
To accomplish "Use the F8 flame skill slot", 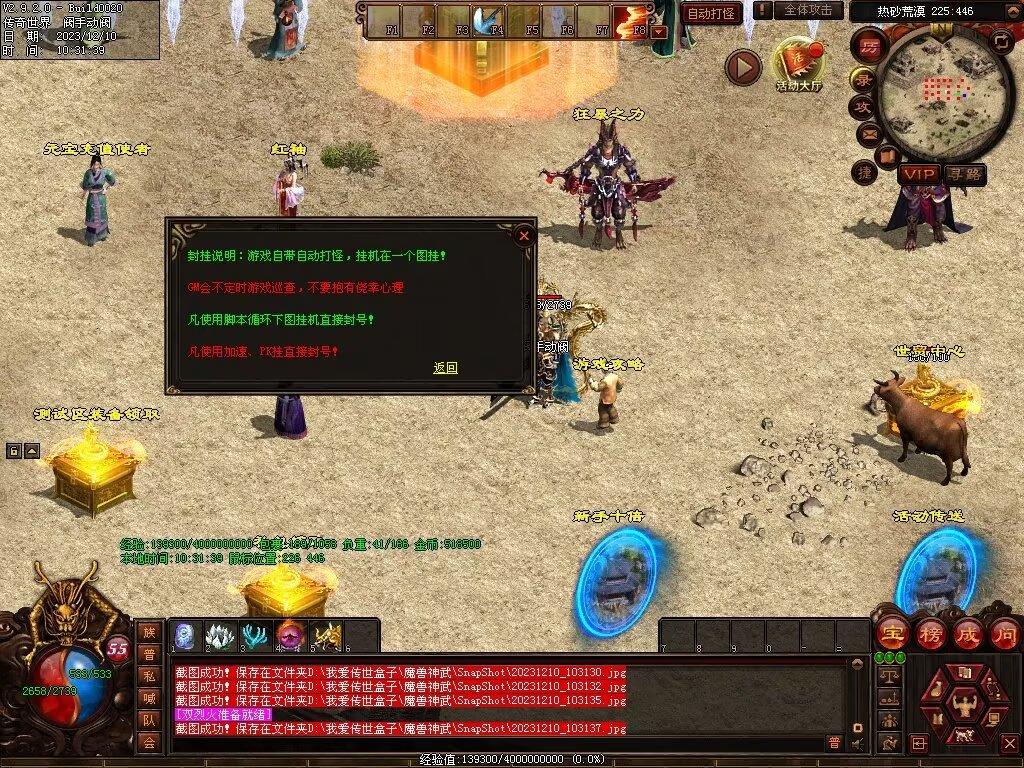I will (631, 21).
